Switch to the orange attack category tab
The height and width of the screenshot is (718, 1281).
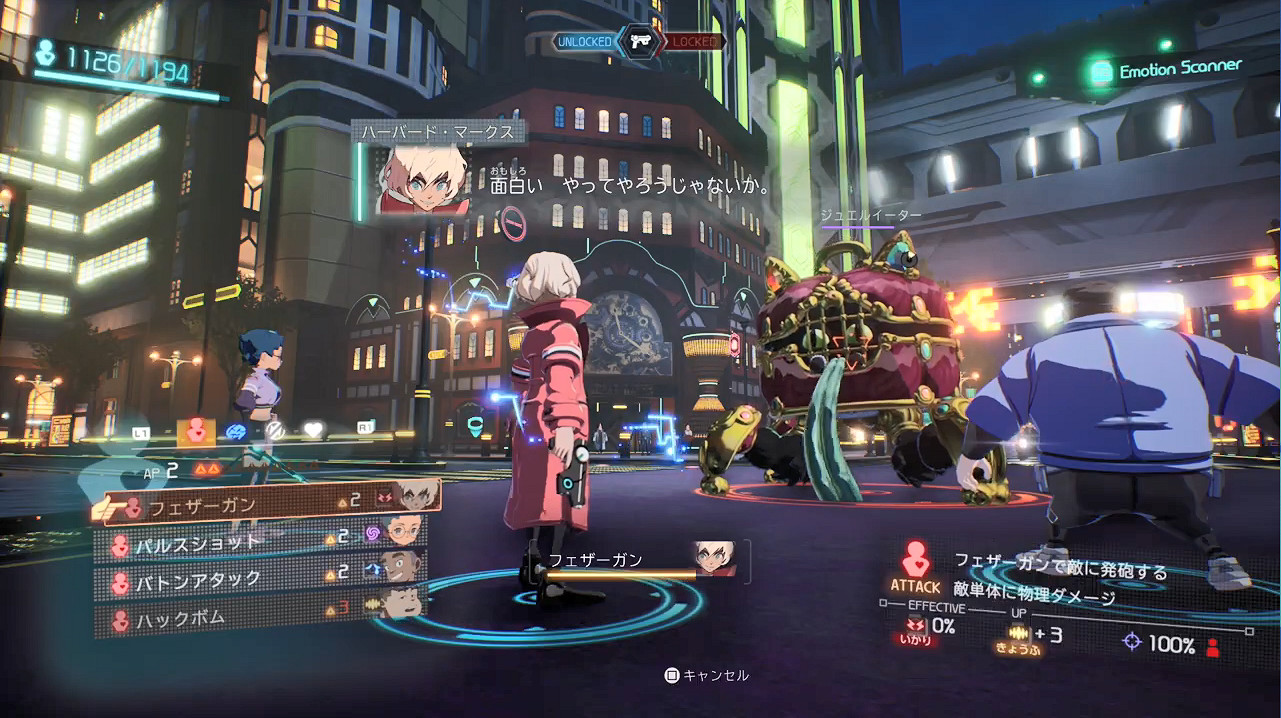click(196, 432)
